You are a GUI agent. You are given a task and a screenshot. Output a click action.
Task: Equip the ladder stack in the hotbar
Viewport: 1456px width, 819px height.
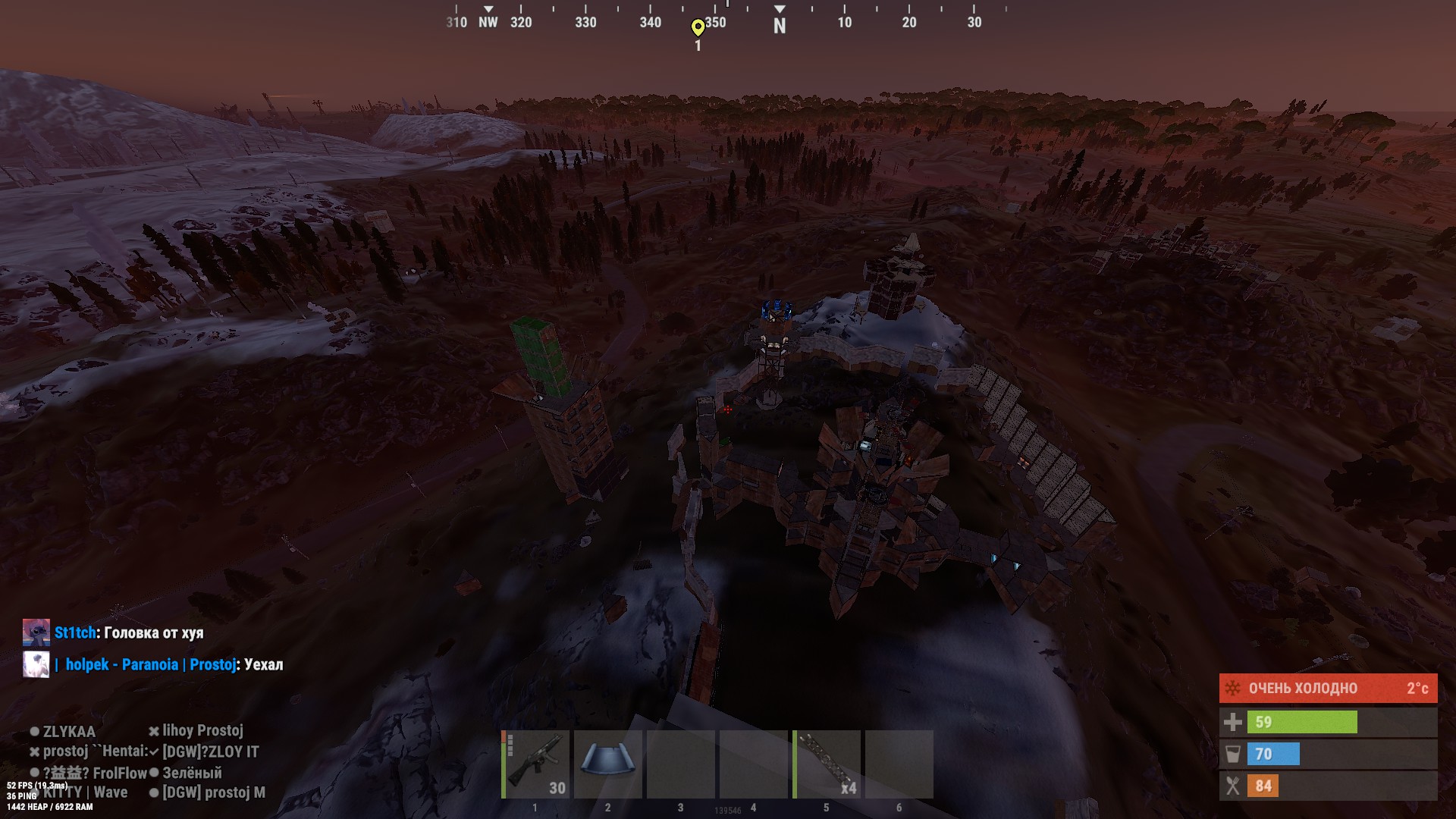[827, 764]
